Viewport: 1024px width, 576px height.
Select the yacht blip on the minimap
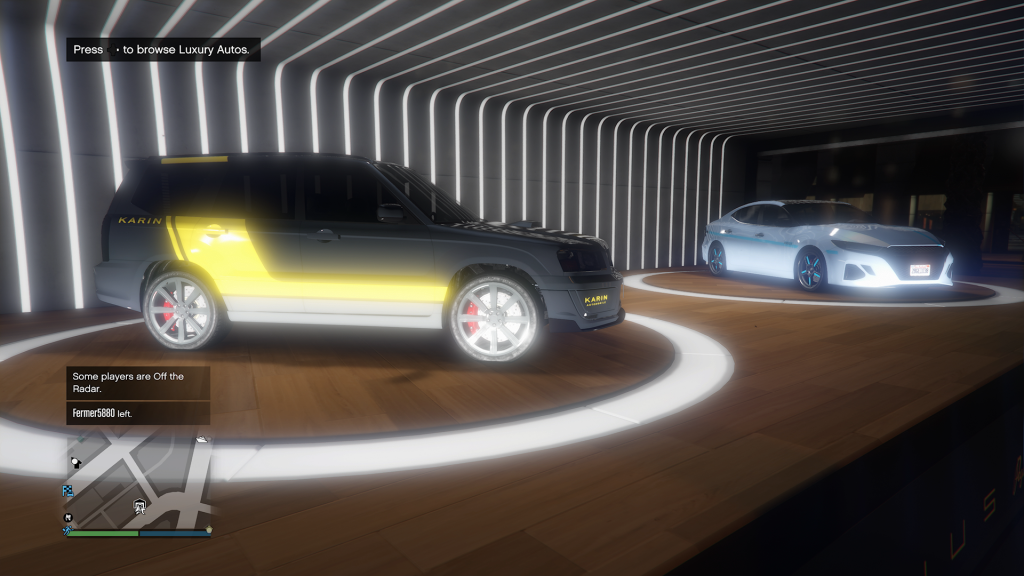click(202, 439)
